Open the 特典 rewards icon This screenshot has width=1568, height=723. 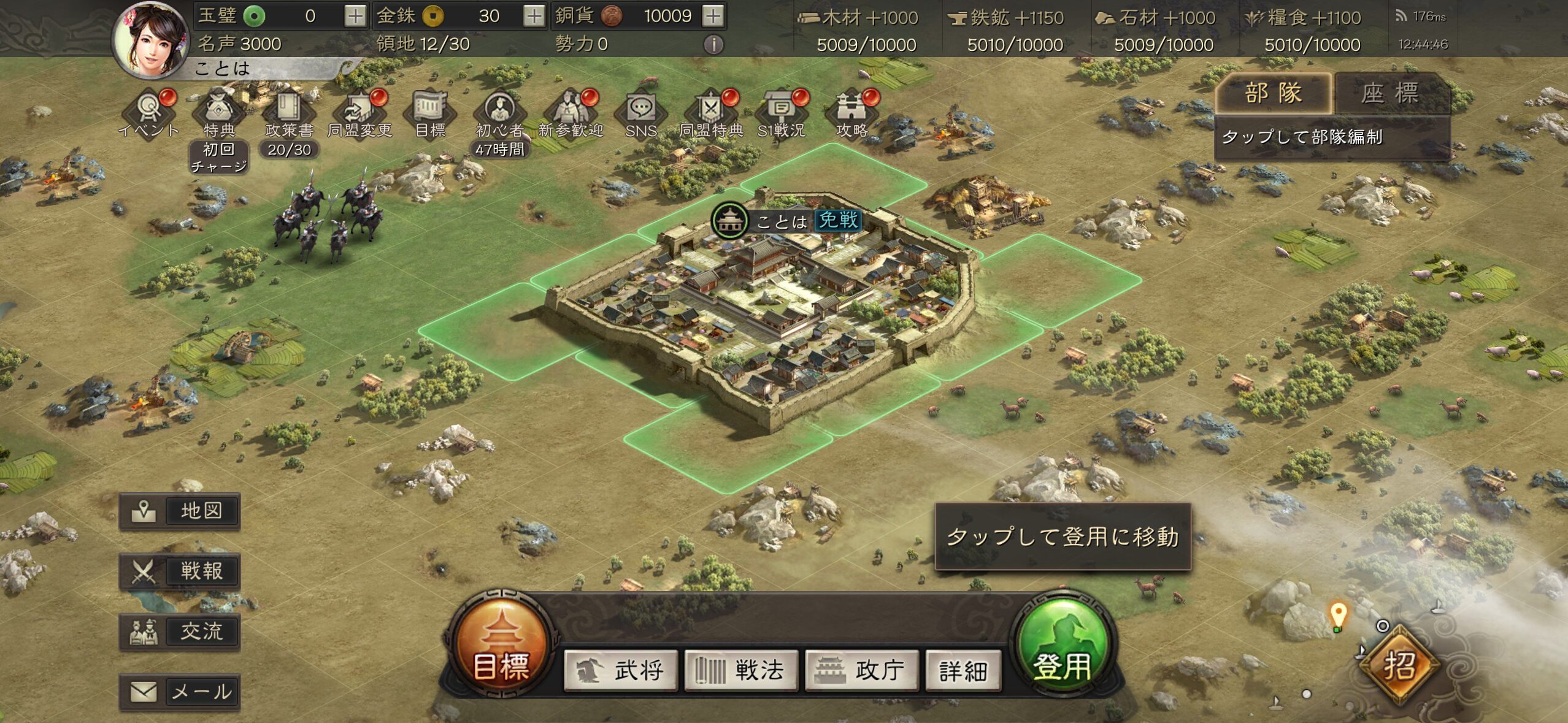[219, 112]
